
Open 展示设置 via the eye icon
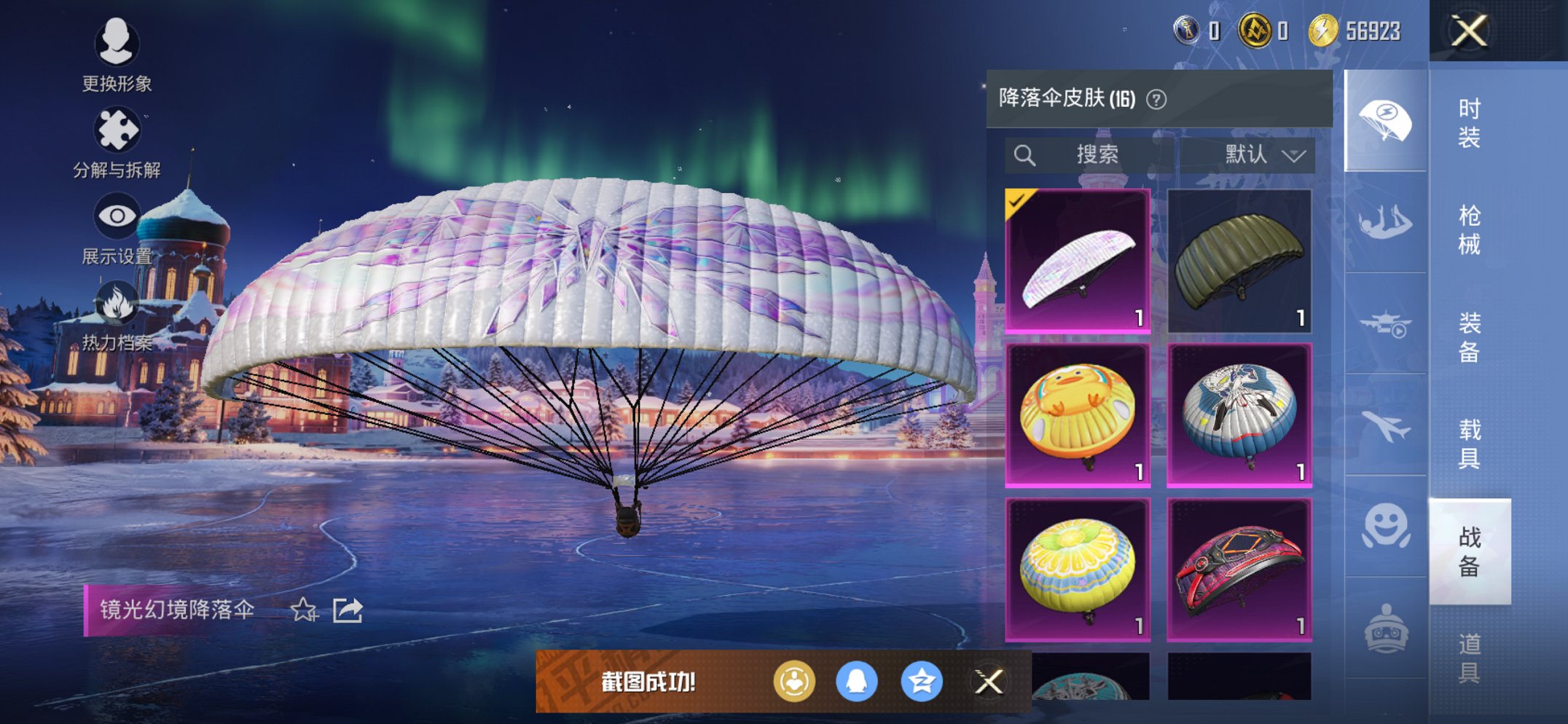[117, 216]
